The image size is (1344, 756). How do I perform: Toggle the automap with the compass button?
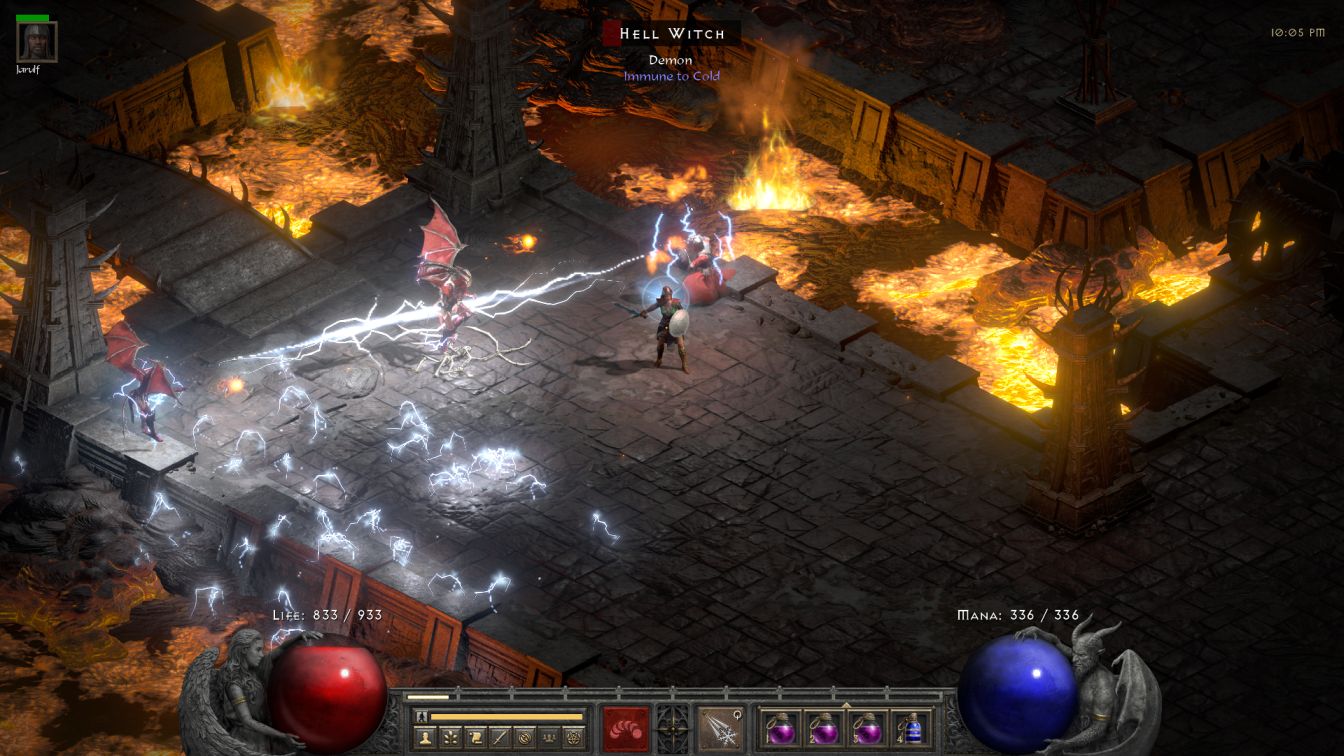pos(524,738)
